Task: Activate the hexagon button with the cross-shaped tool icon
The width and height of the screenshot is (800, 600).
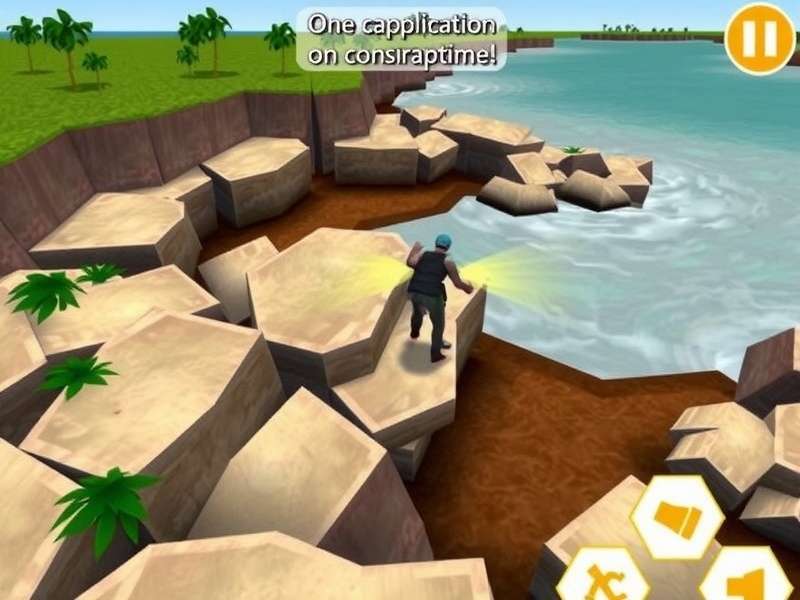Action: [x=602, y=579]
